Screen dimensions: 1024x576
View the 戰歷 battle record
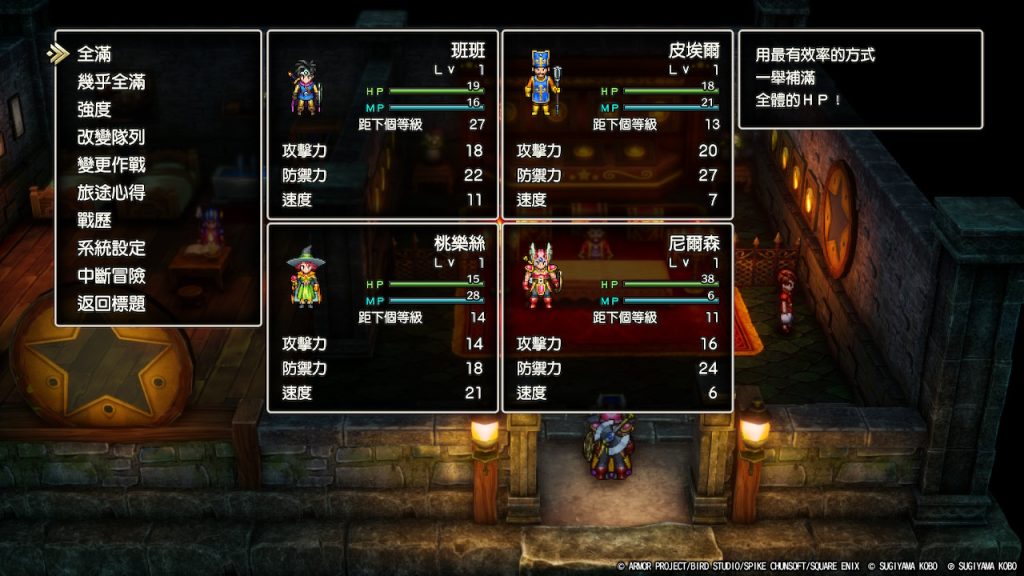tap(95, 220)
